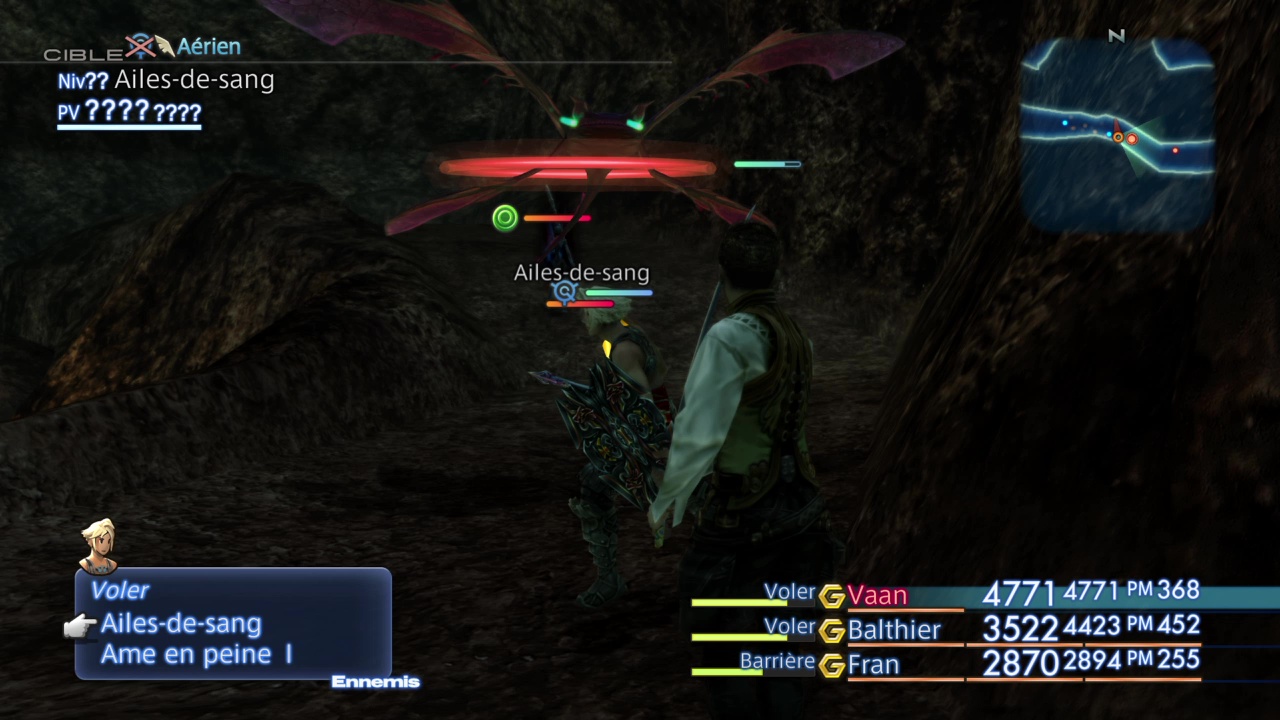Select Ailes-de-sang as the steal target
1280x720 pixels.
(x=181, y=624)
